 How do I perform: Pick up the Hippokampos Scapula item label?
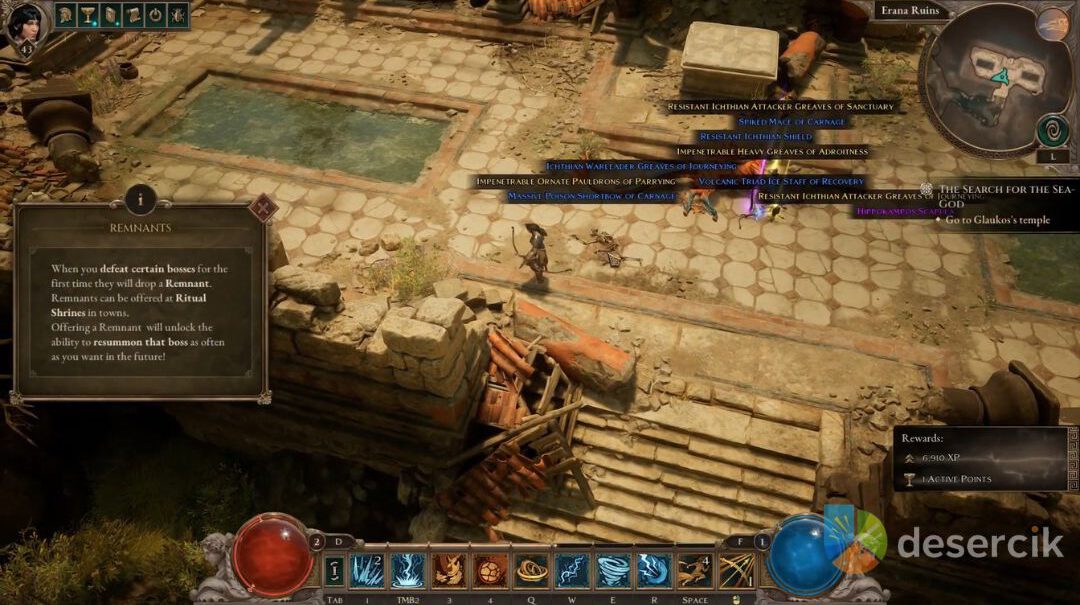904,211
